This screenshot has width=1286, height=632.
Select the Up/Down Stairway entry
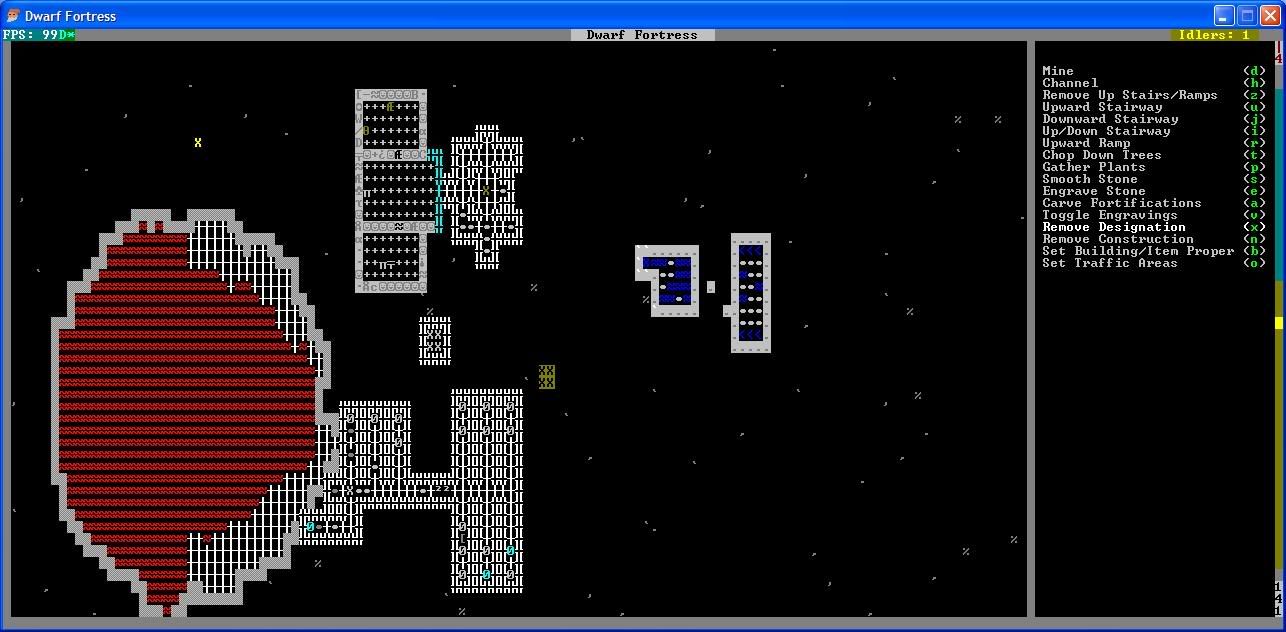(x=1106, y=131)
